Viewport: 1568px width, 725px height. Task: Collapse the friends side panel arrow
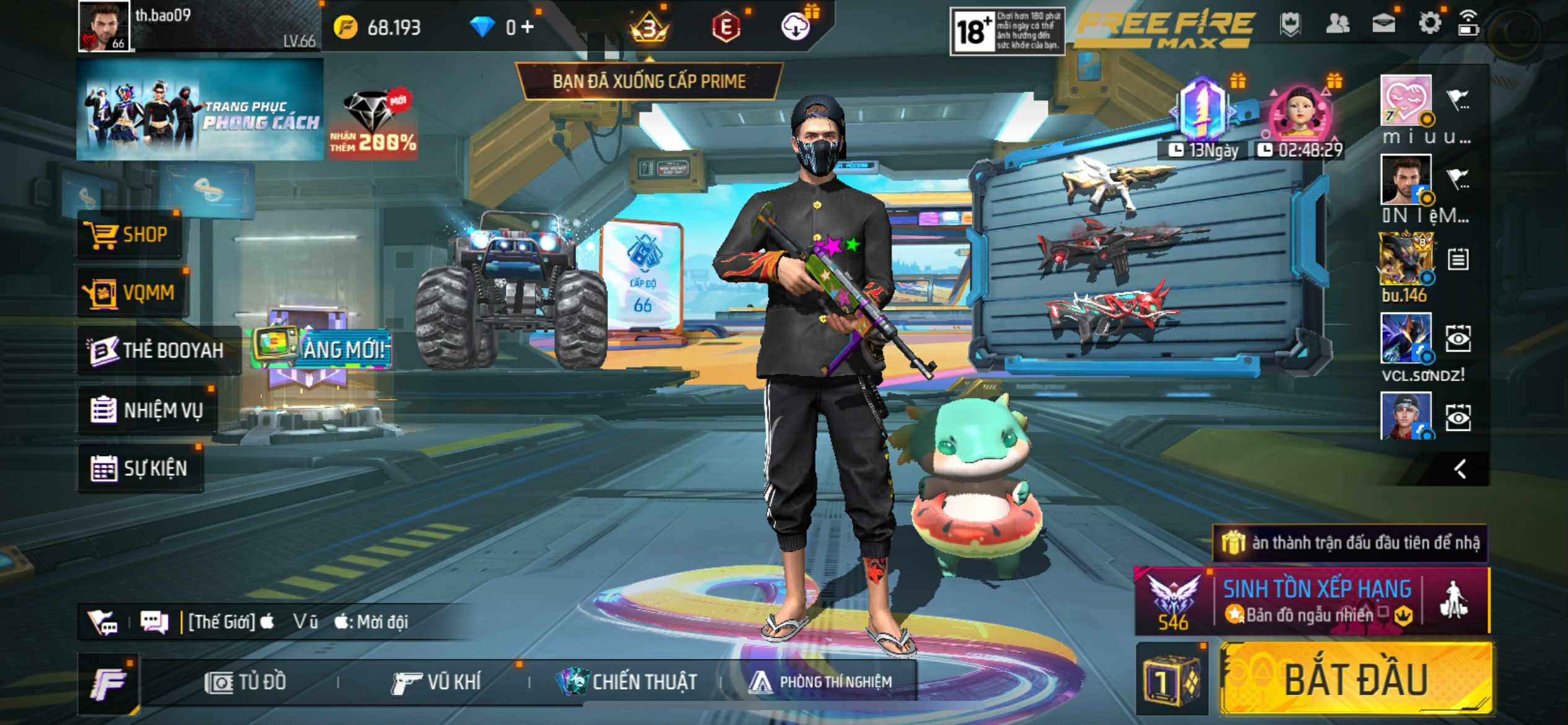pyautogui.click(x=1460, y=469)
